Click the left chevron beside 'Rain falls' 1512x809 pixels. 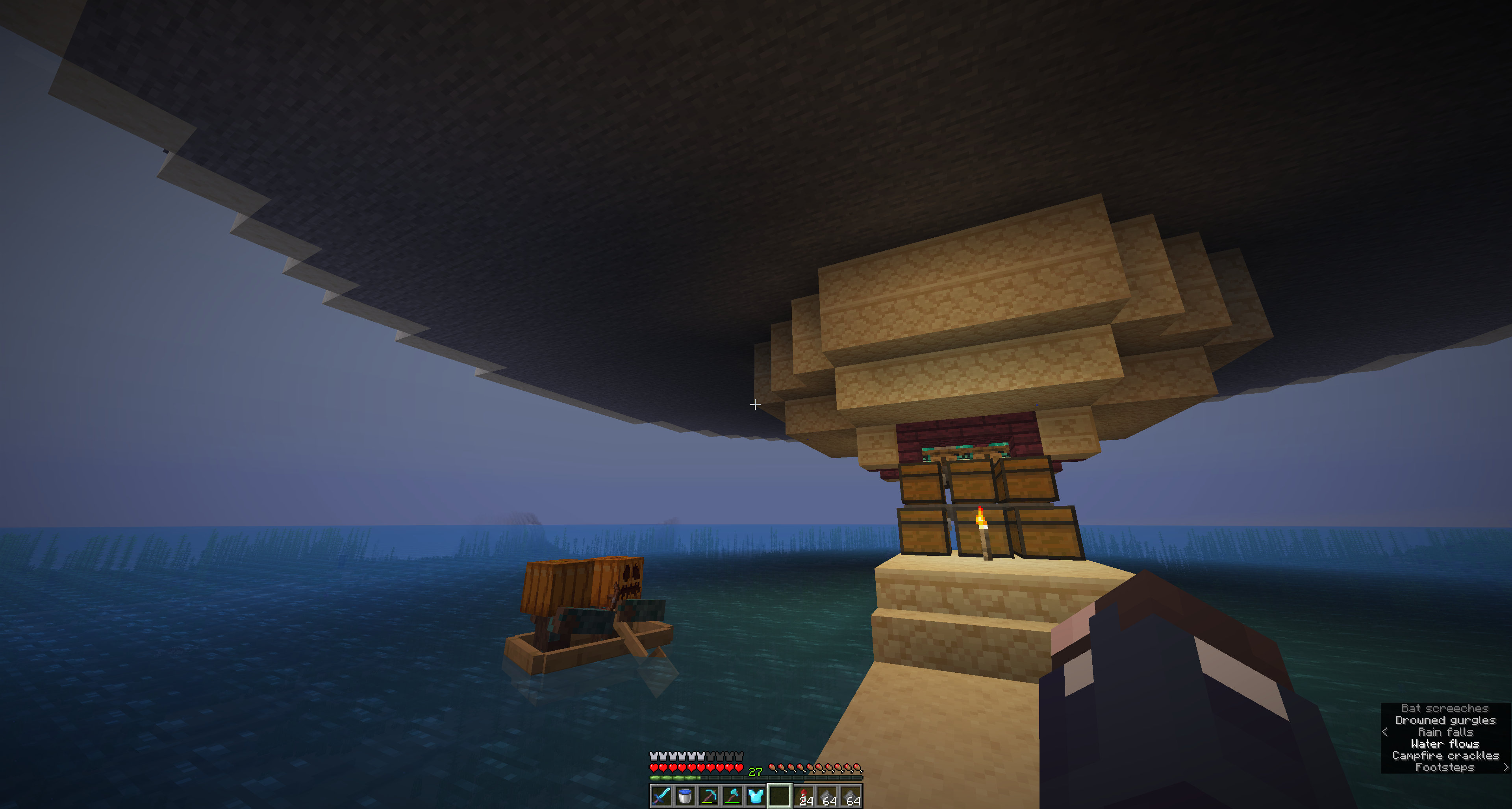tap(1385, 733)
